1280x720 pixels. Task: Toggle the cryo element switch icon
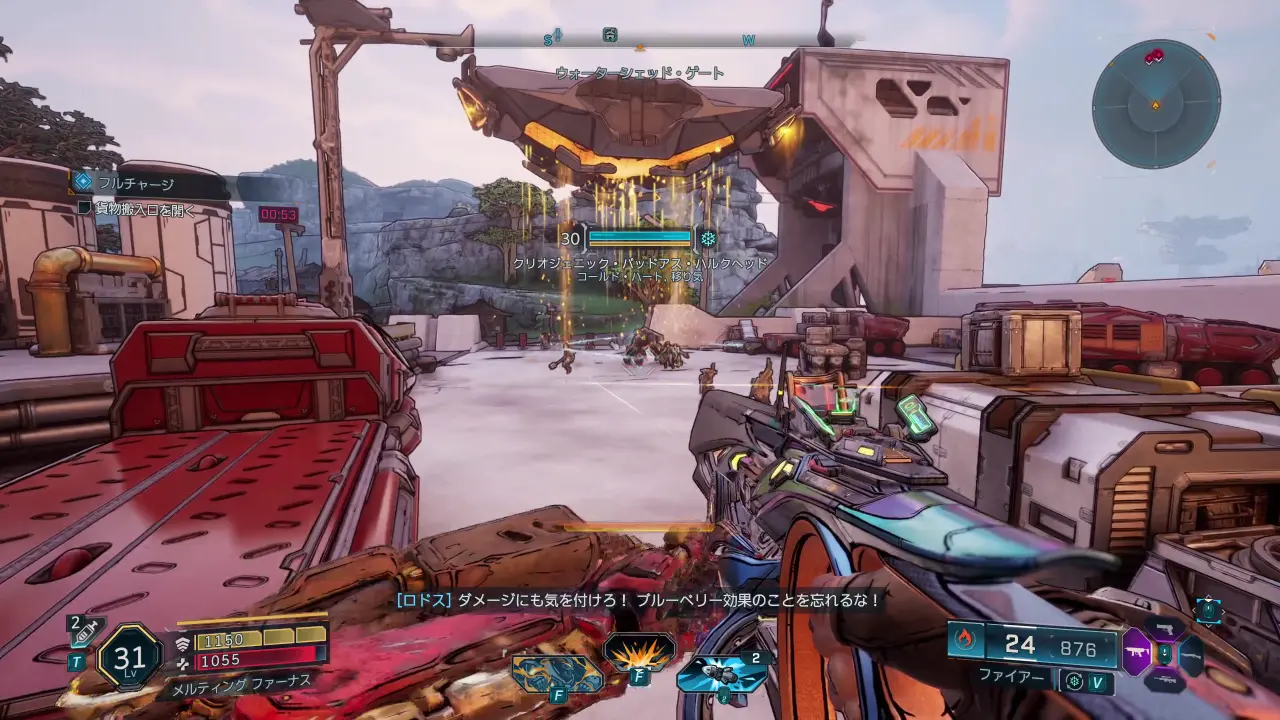pyautogui.click(x=1075, y=682)
